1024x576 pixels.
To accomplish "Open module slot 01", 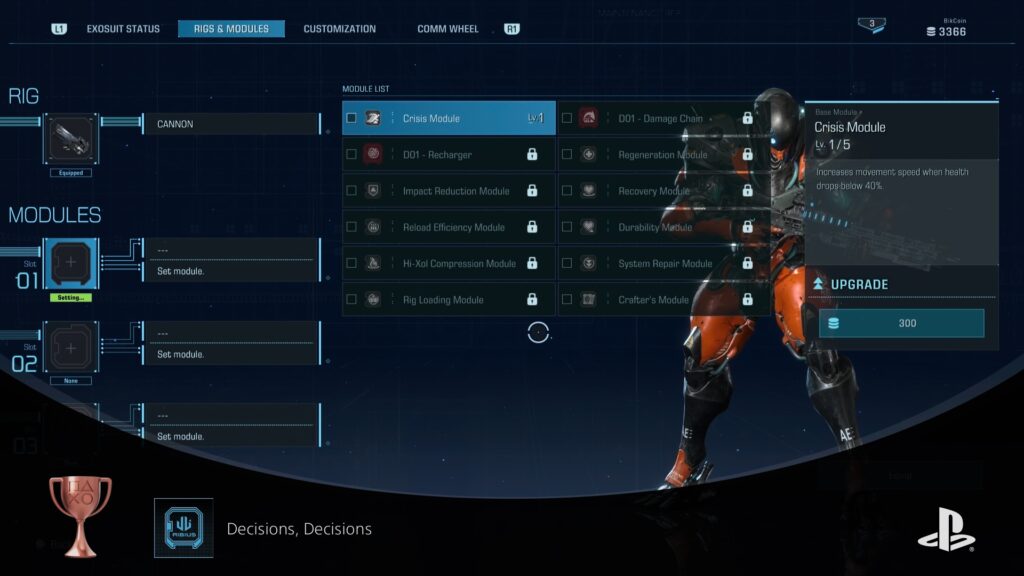I will 70,264.
